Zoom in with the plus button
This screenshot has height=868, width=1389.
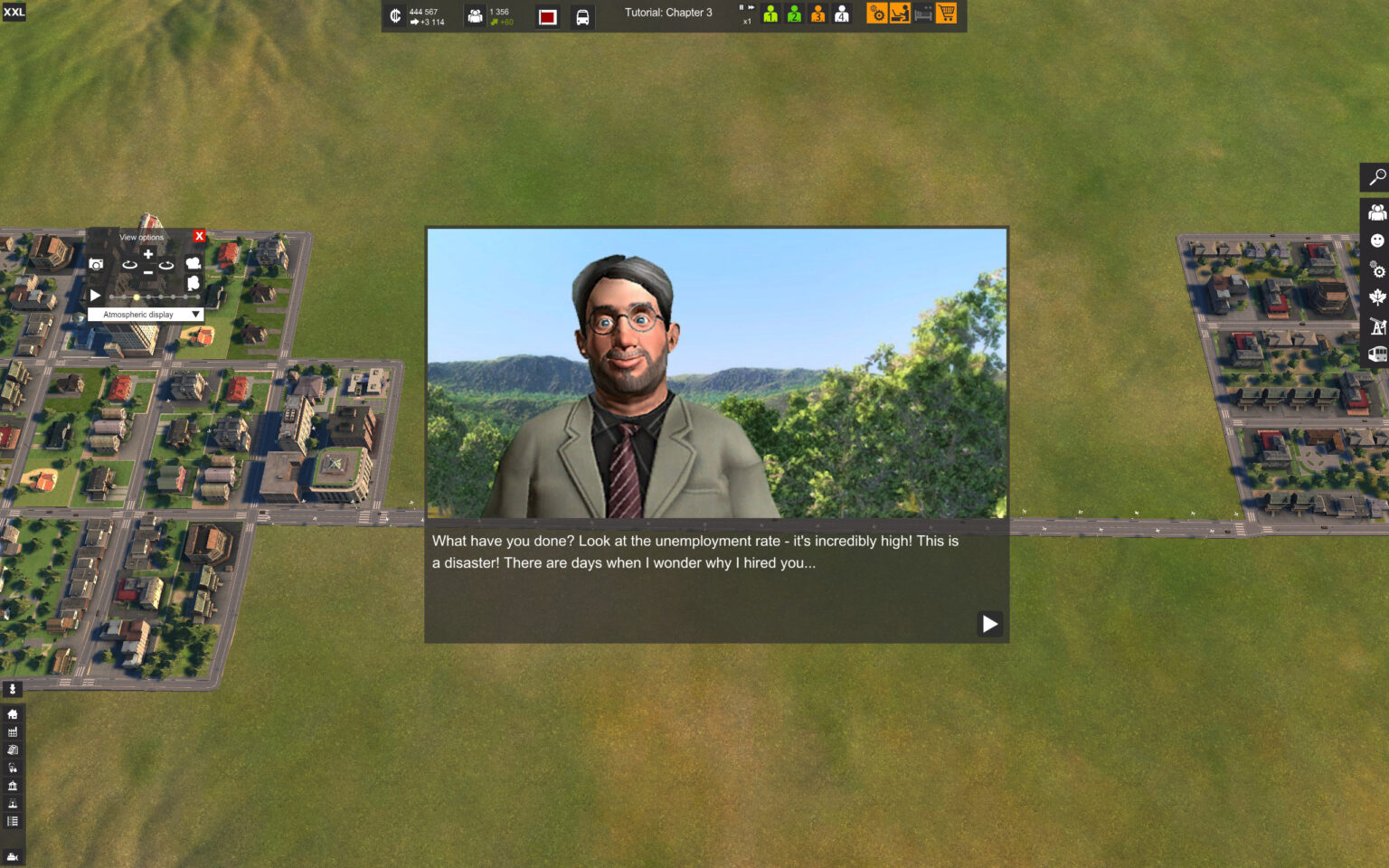click(148, 254)
